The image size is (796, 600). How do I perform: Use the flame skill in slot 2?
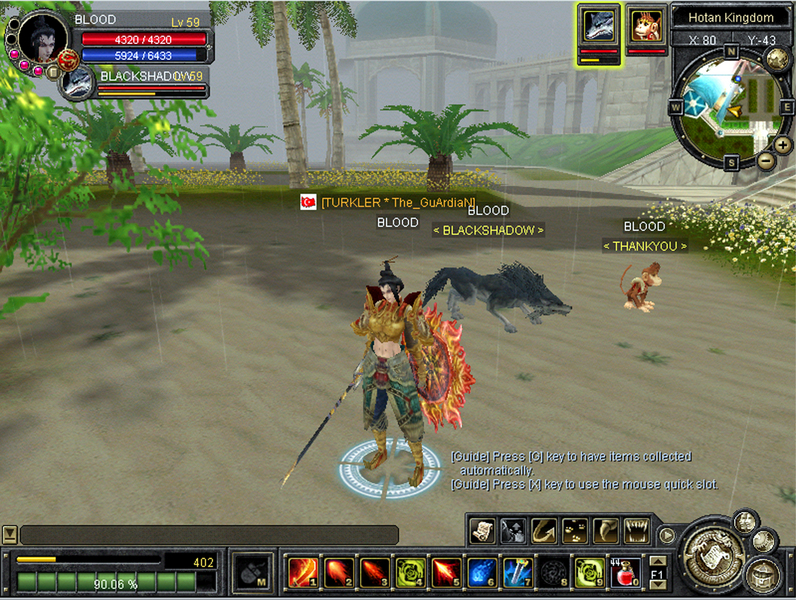(339, 572)
